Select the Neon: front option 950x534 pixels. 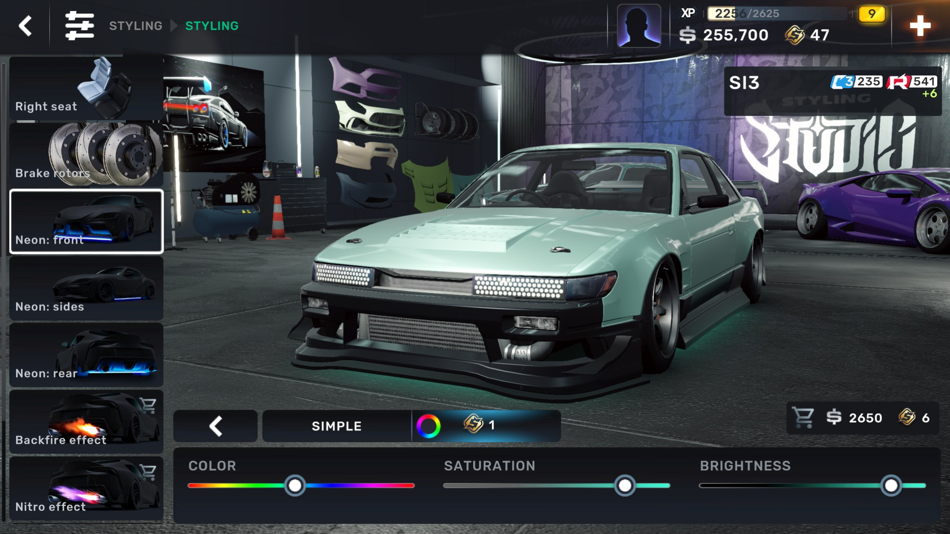click(86, 221)
